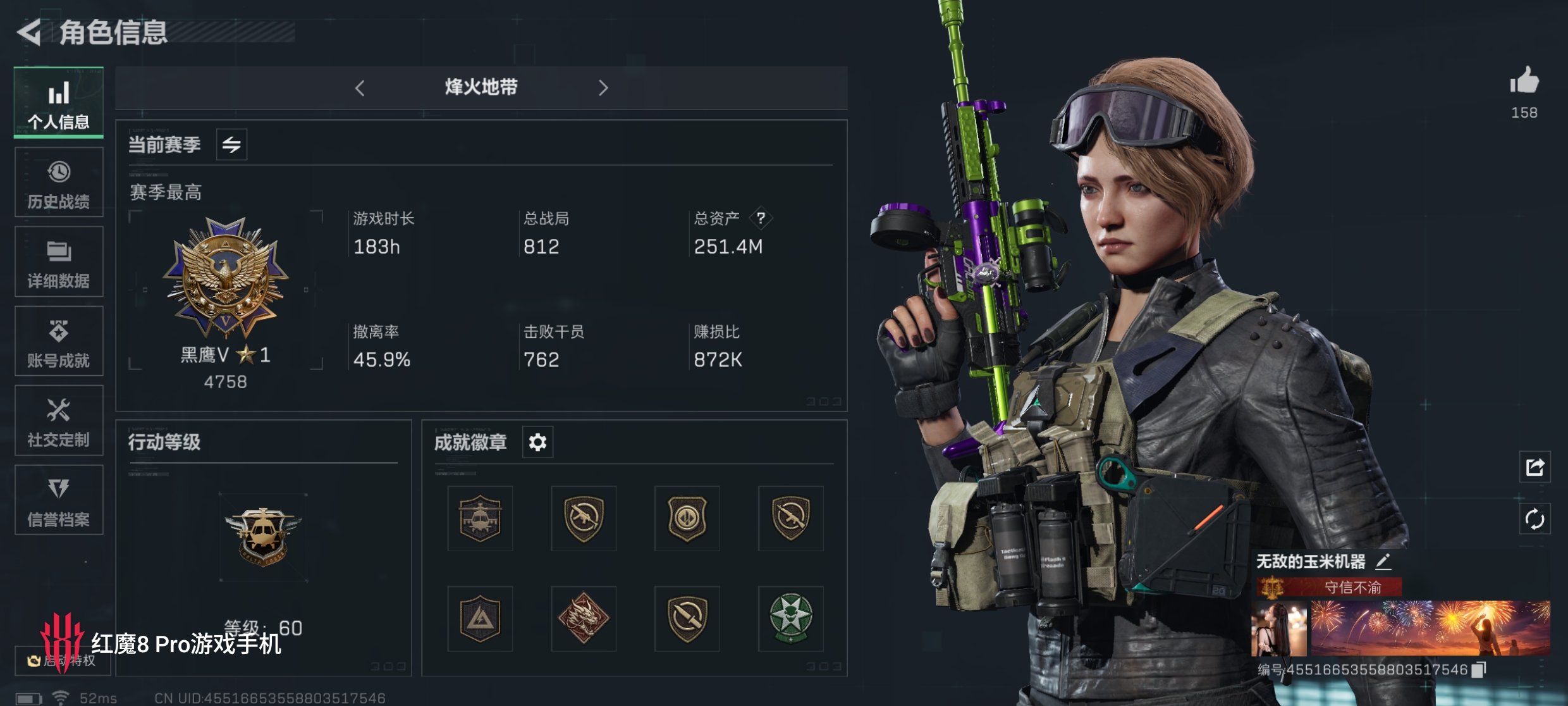Show the 信誉档案 tab
The height and width of the screenshot is (706, 1568).
point(59,500)
